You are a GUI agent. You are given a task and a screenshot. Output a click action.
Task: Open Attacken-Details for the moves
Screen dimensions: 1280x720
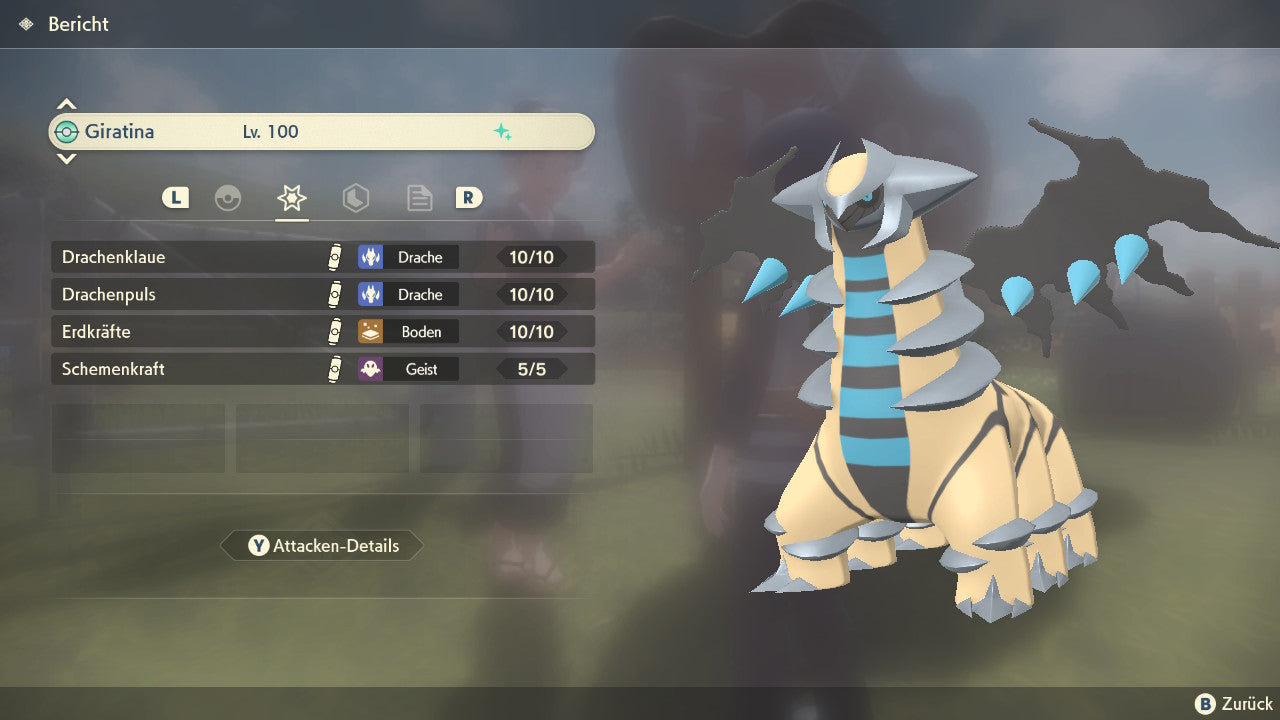[322, 546]
